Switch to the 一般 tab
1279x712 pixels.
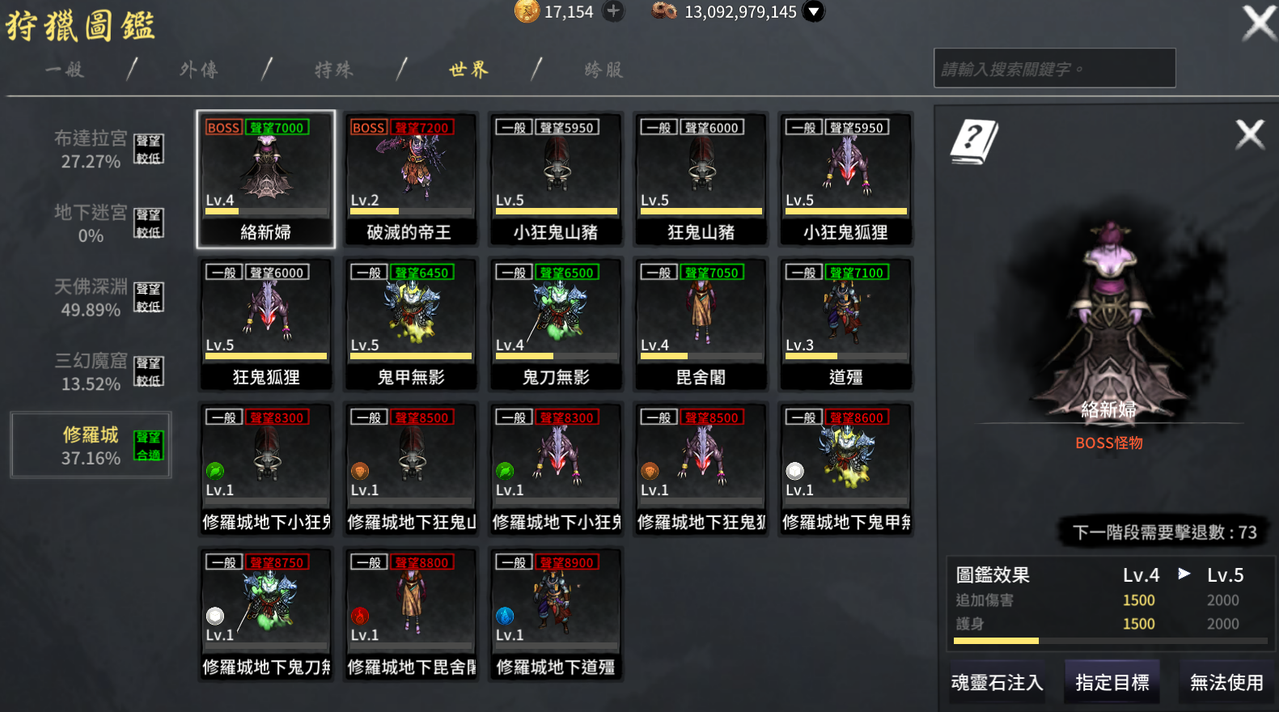[x=65, y=70]
